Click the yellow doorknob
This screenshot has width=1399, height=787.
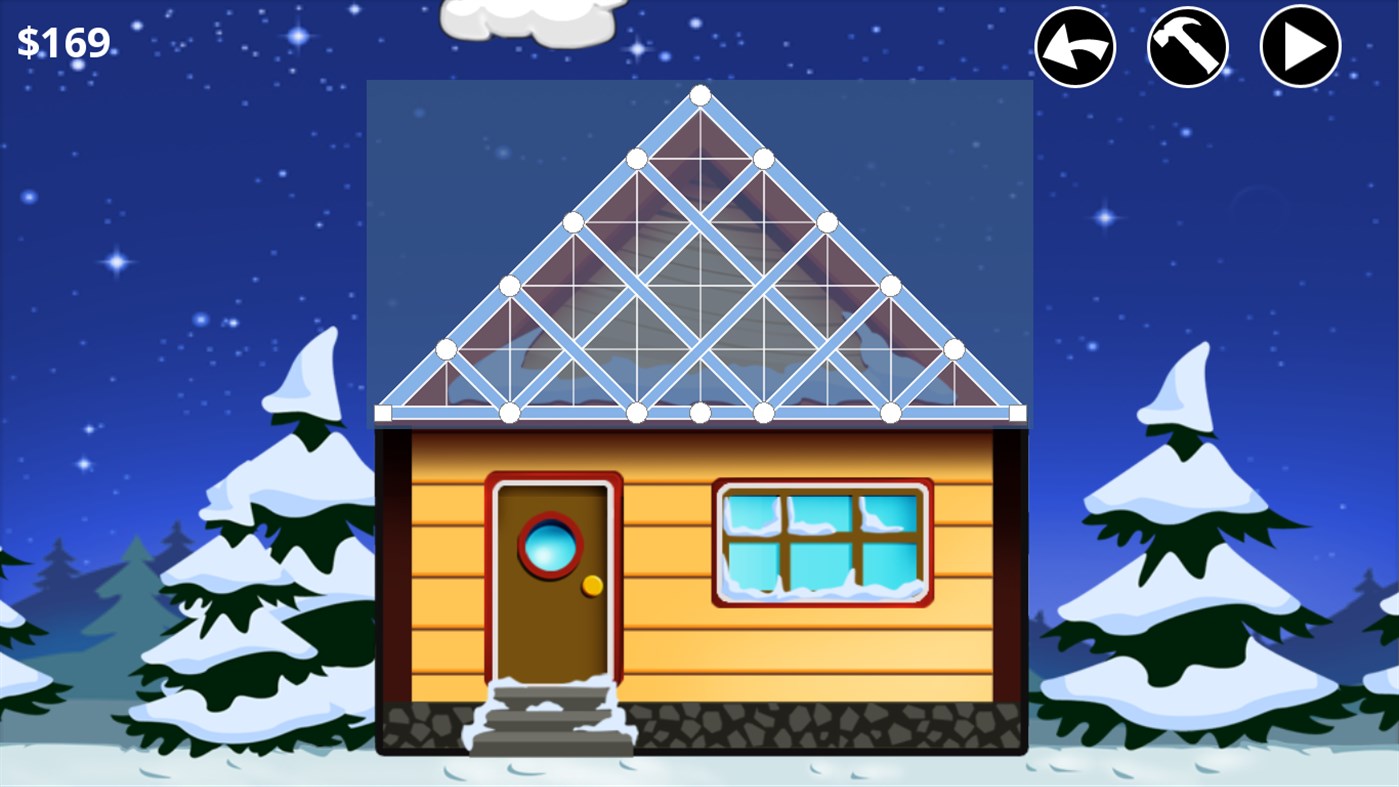click(592, 585)
